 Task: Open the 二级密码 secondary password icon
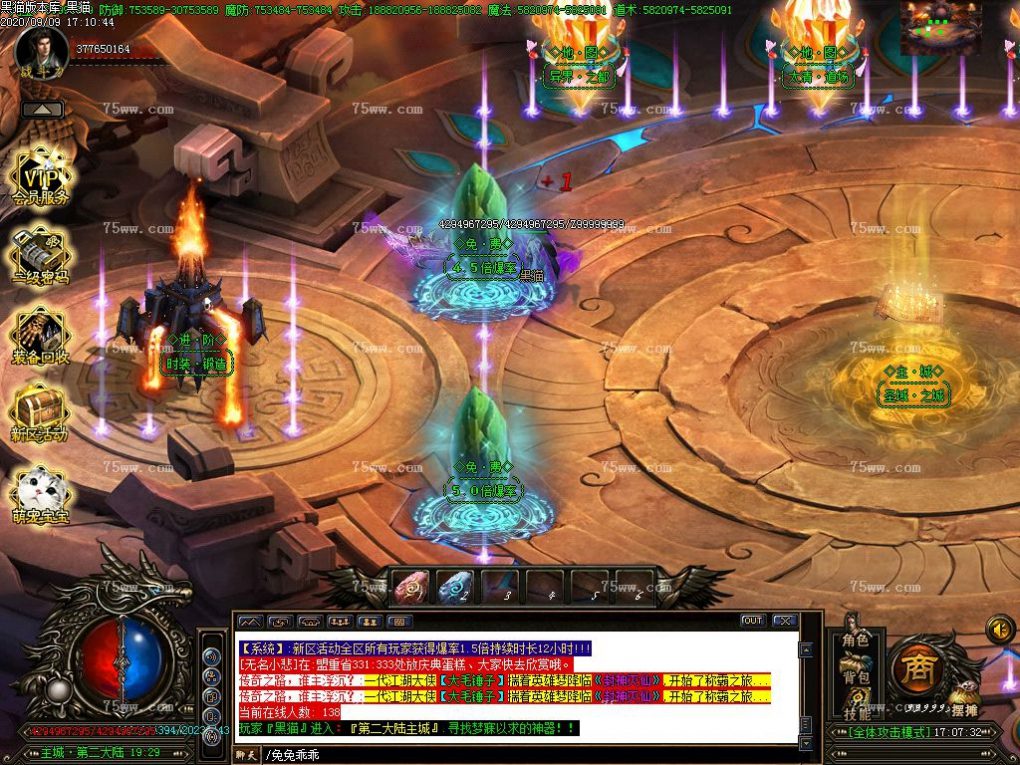[40, 256]
